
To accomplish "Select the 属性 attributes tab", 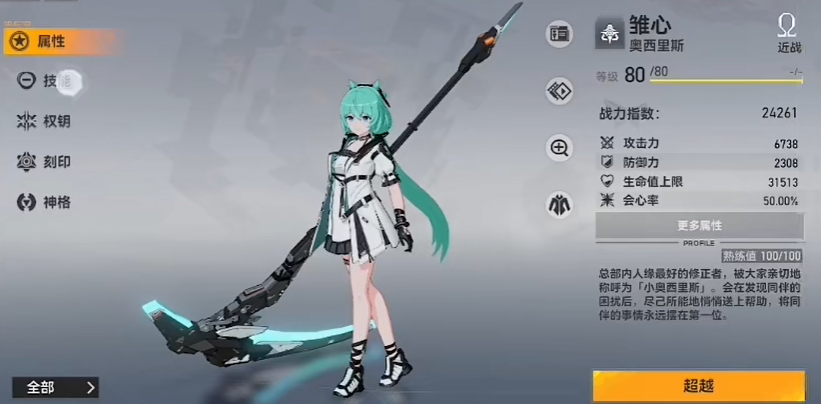I will point(52,41).
